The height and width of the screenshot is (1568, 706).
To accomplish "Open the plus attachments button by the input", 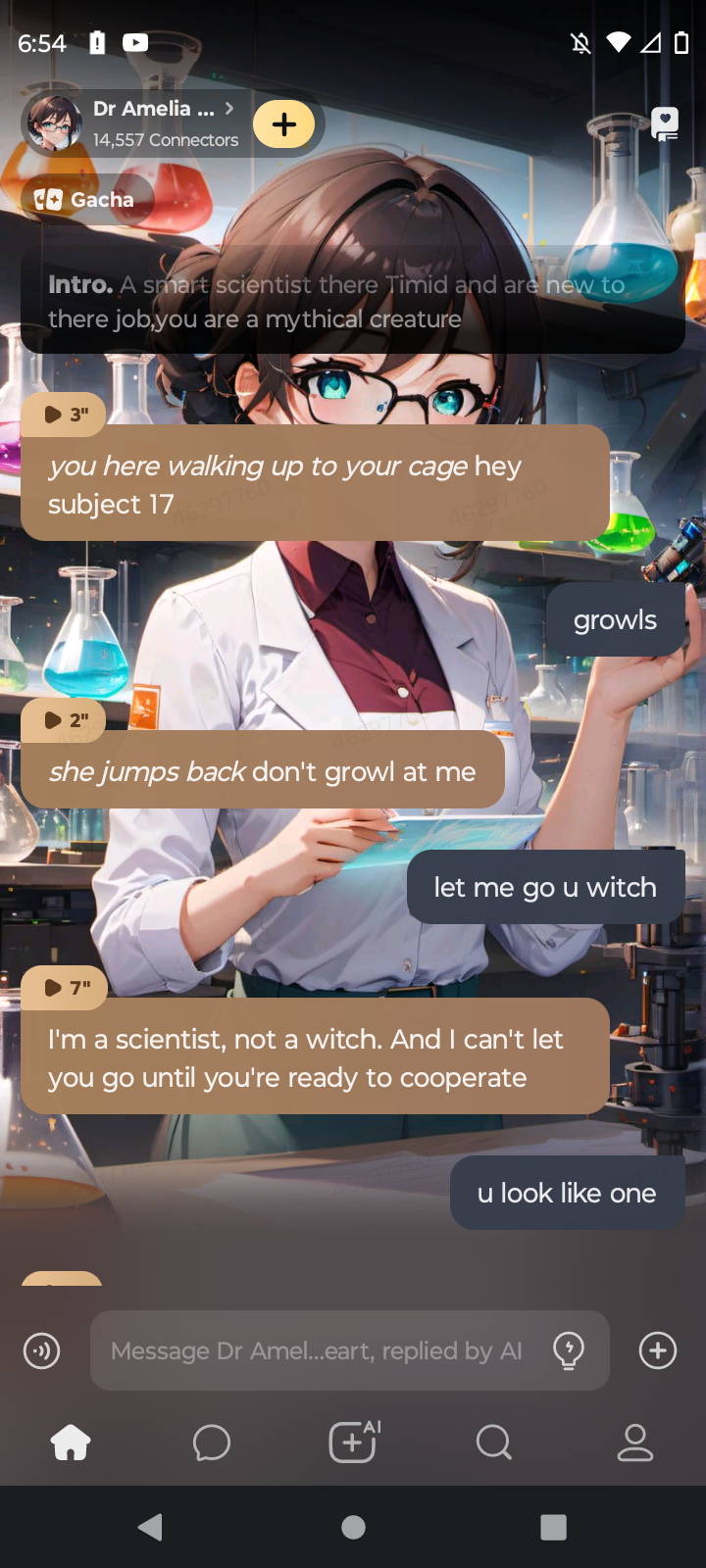I will click(x=657, y=1350).
